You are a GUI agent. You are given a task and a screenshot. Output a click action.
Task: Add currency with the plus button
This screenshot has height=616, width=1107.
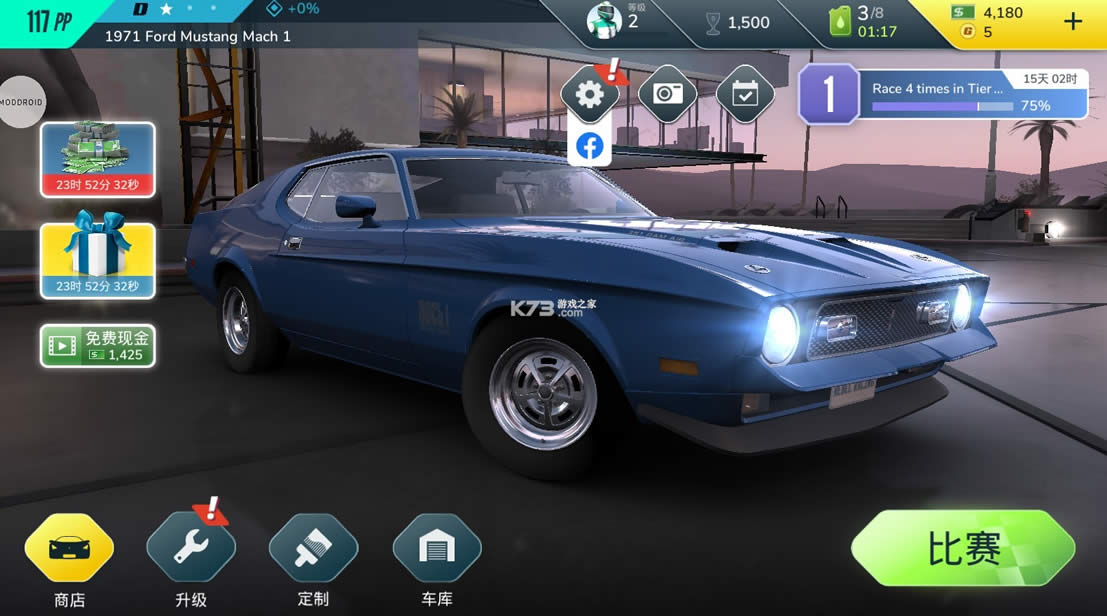[1073, 21]
